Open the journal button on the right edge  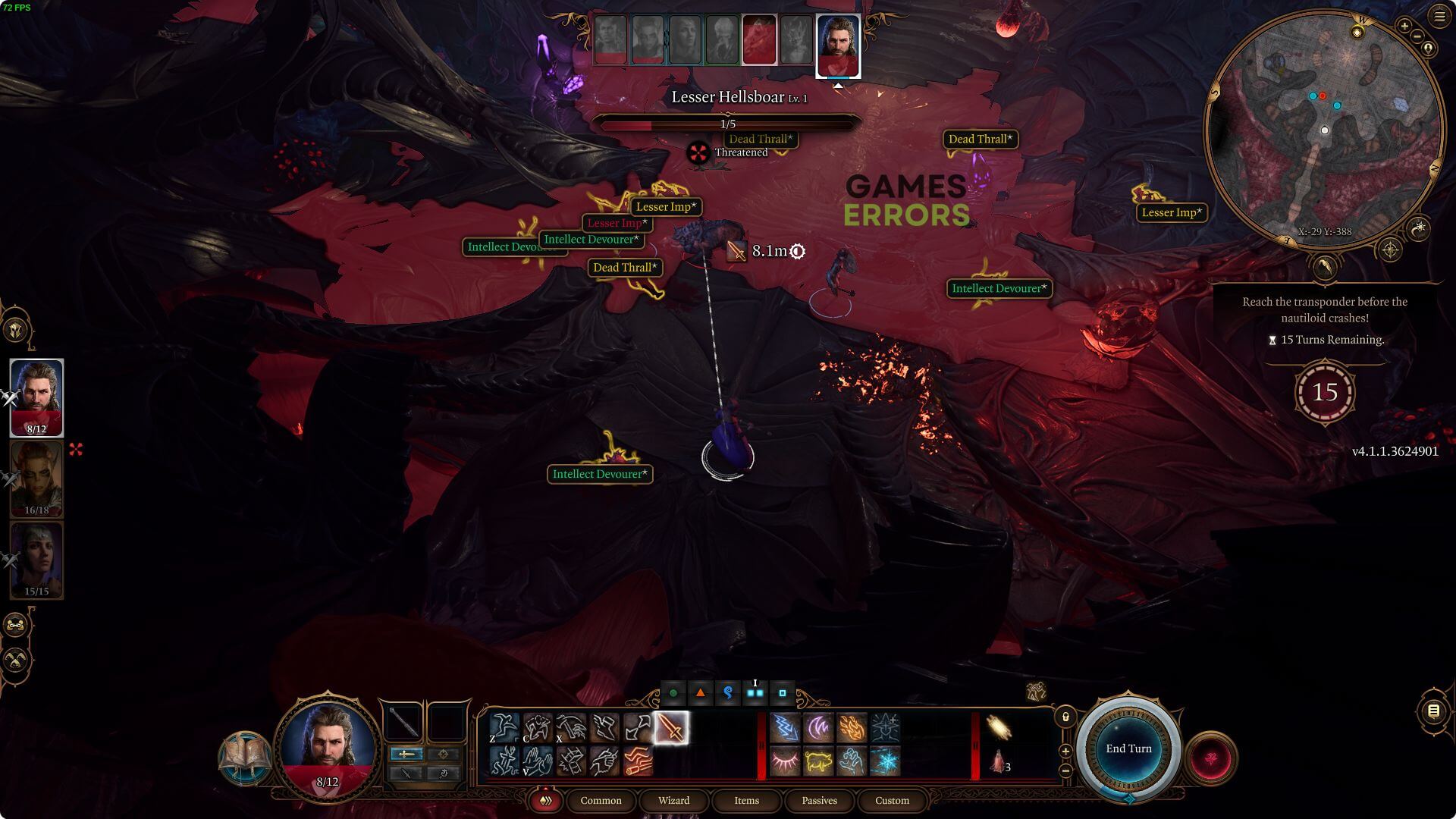click(1433, 711)
